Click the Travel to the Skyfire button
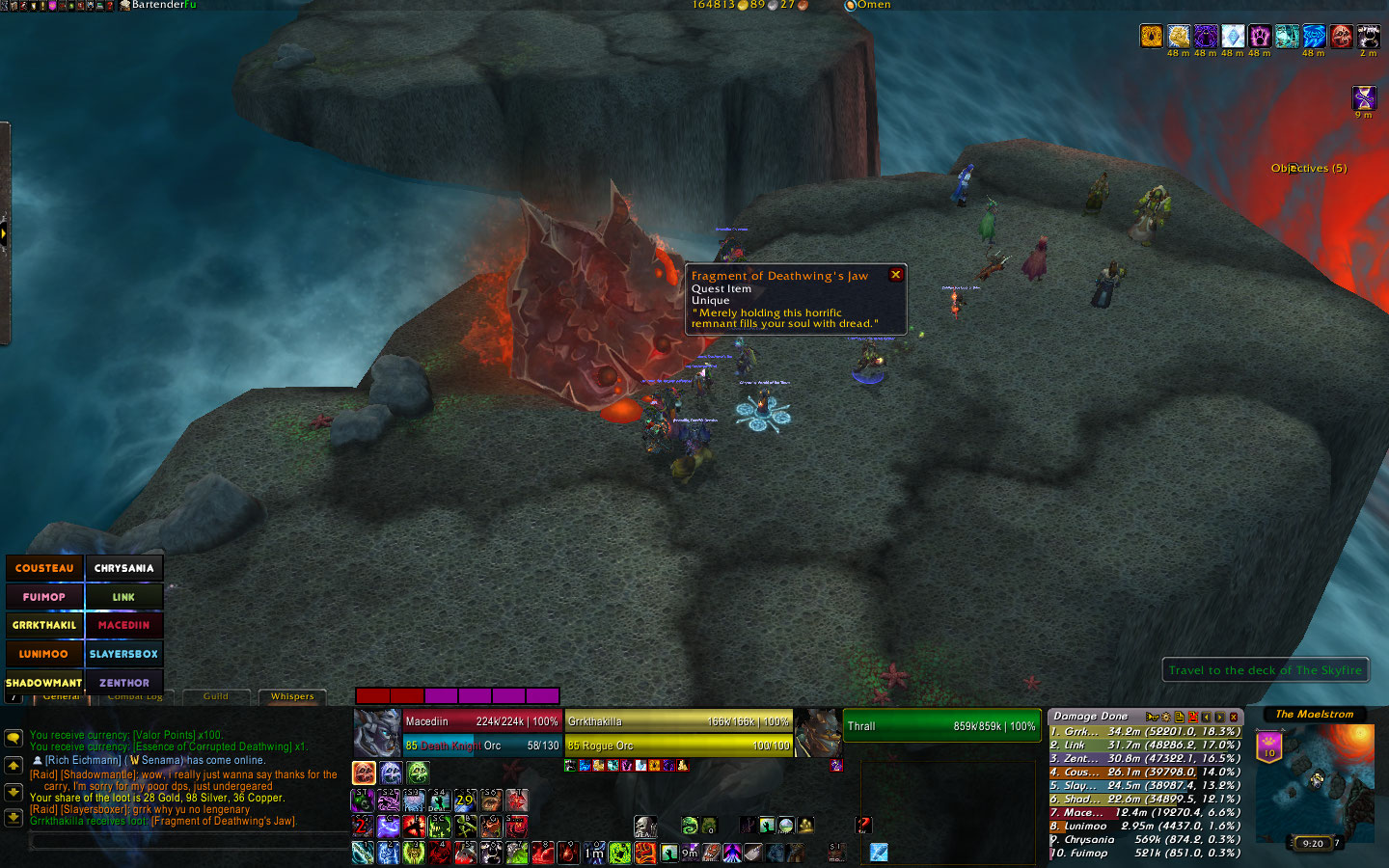Viewport: 1389px width, 868px height. [1265, 670]
